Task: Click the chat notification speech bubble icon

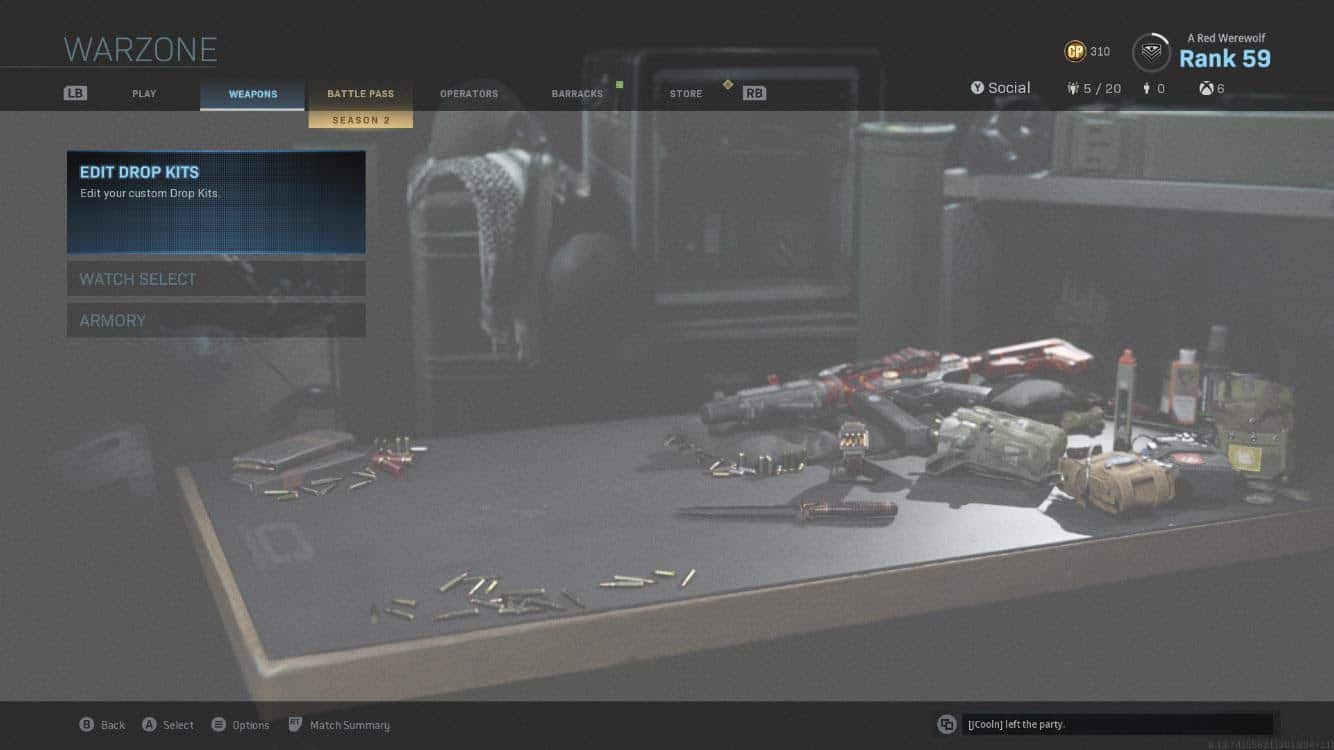Action: [947, 723]
